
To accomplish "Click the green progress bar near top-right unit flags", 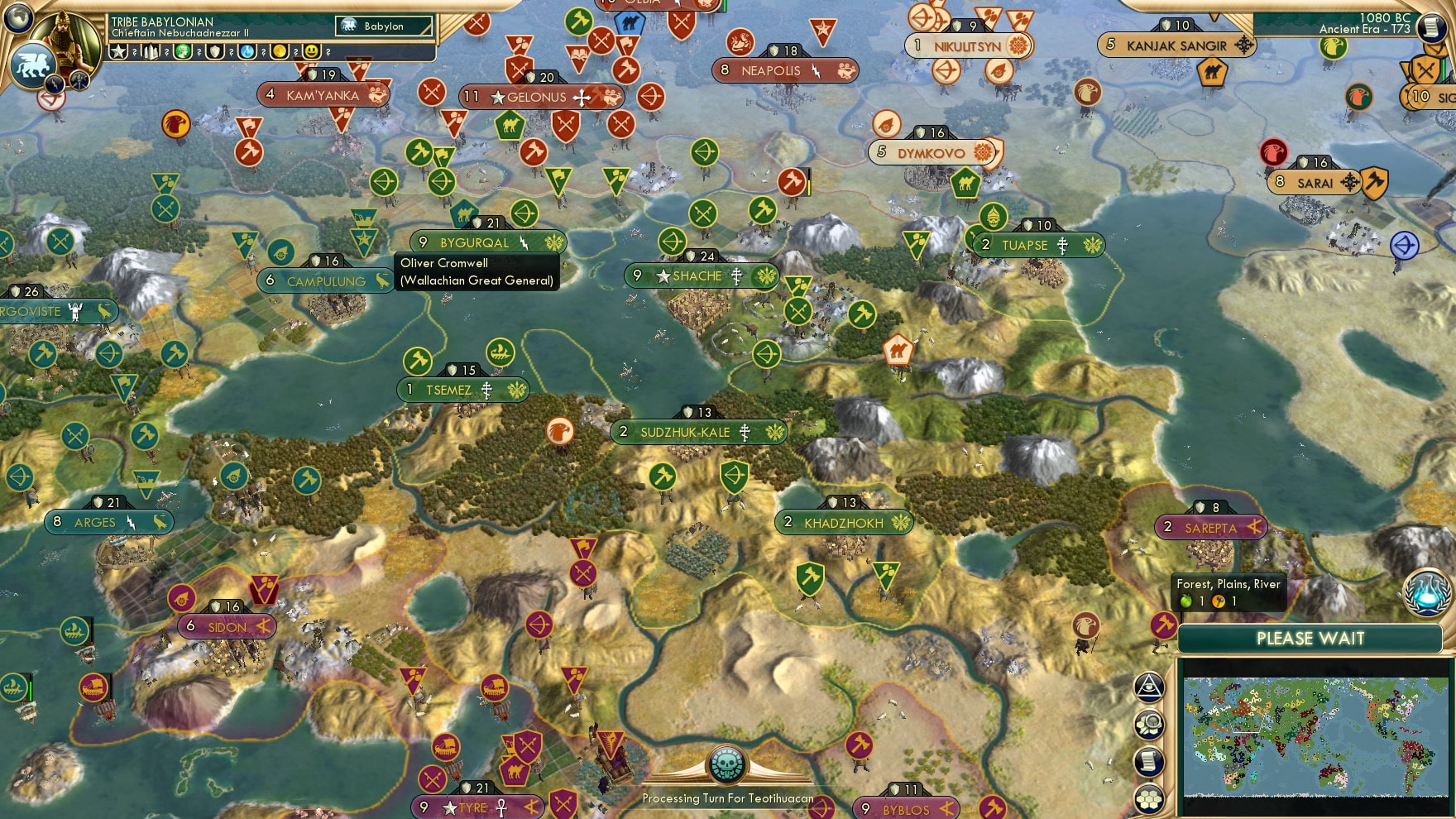I will pos(1444,69).
